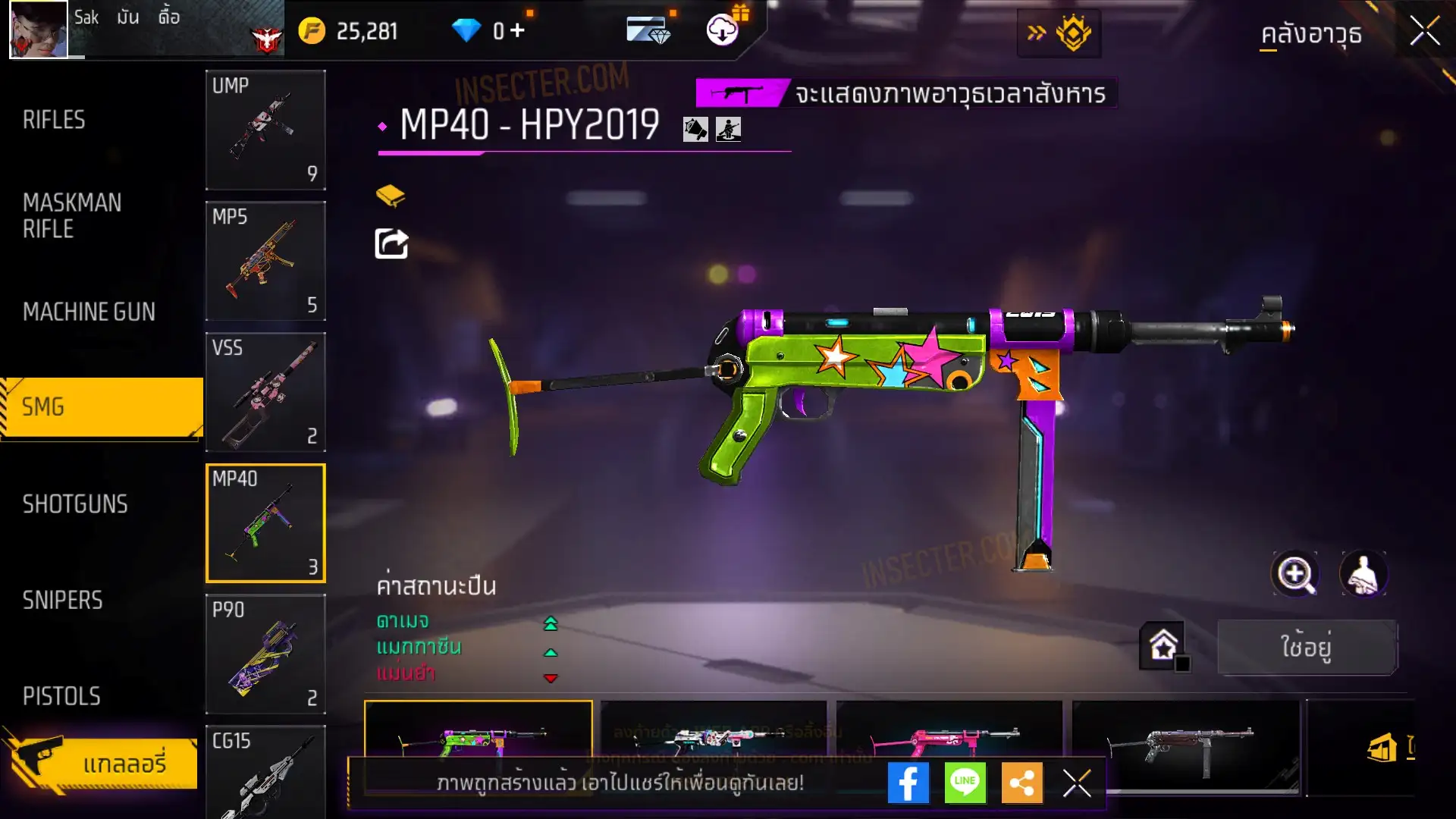Select the MACHINE GUN category
1456x819 pixels.
[89, 312]
